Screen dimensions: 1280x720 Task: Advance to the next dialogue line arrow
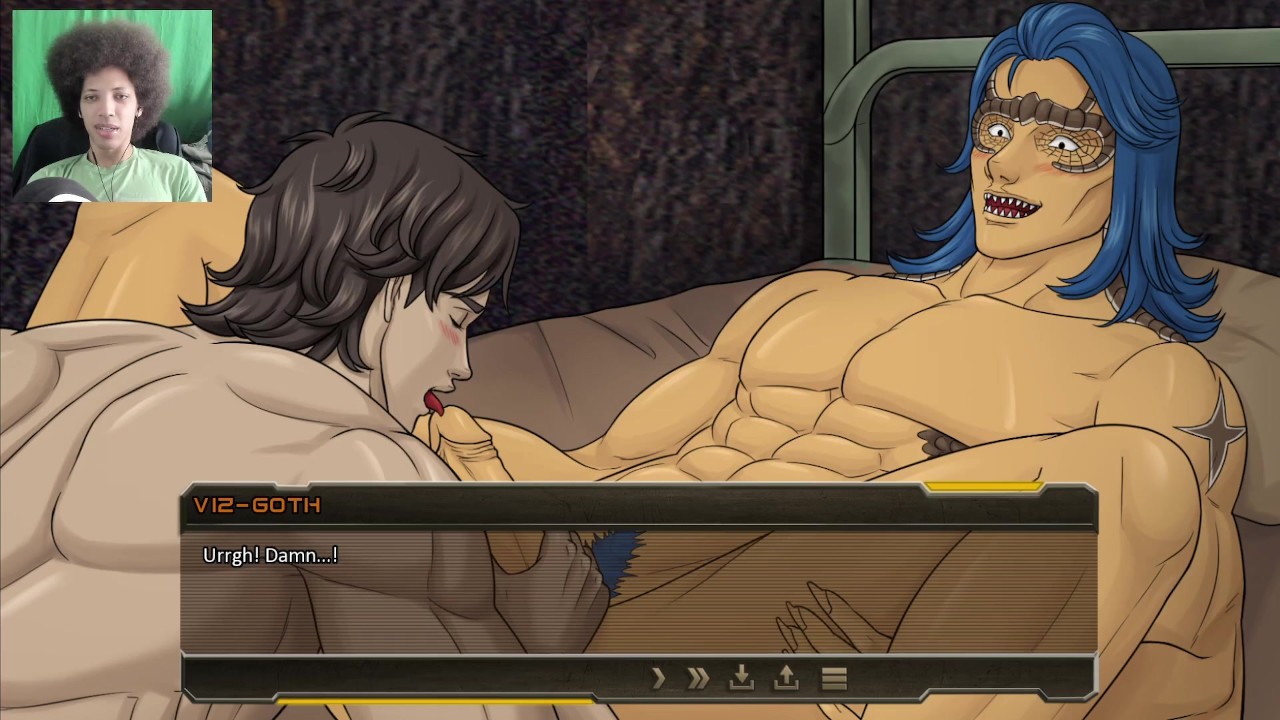(658, 679)
